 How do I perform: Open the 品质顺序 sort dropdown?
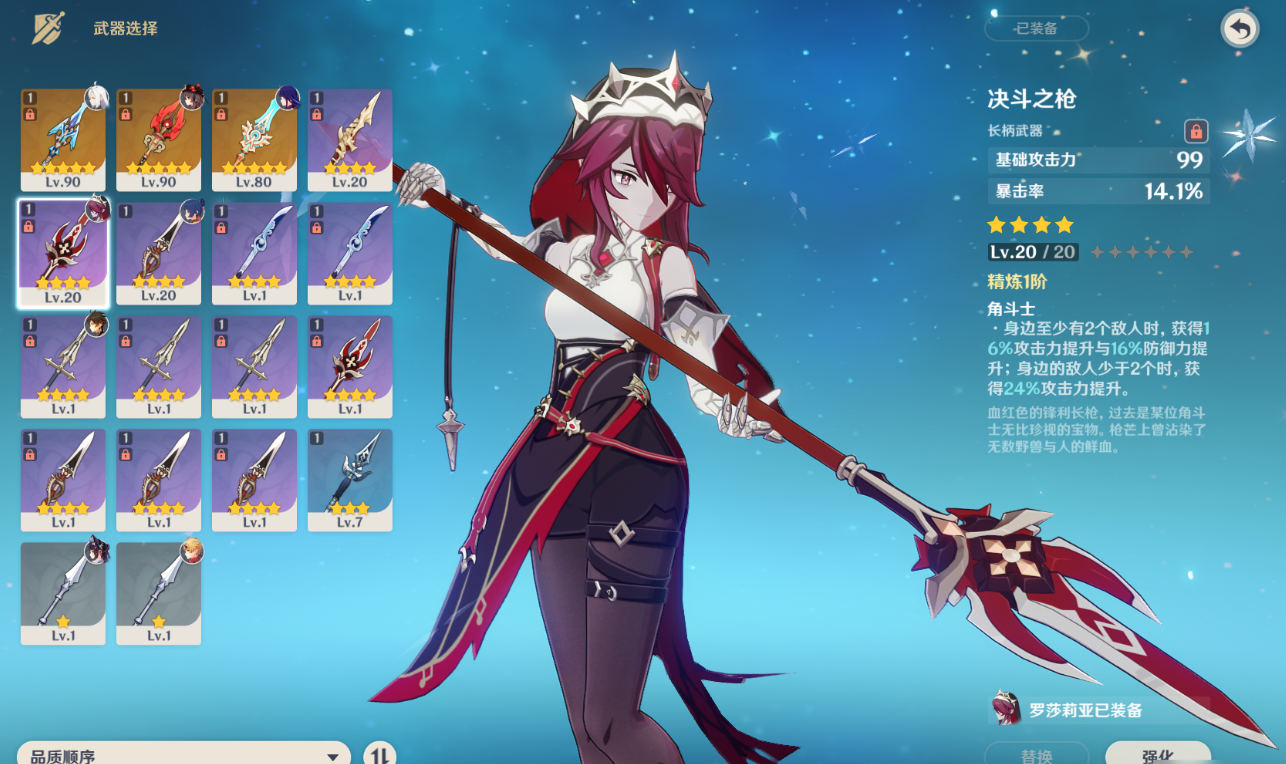(x=184, y=755)
